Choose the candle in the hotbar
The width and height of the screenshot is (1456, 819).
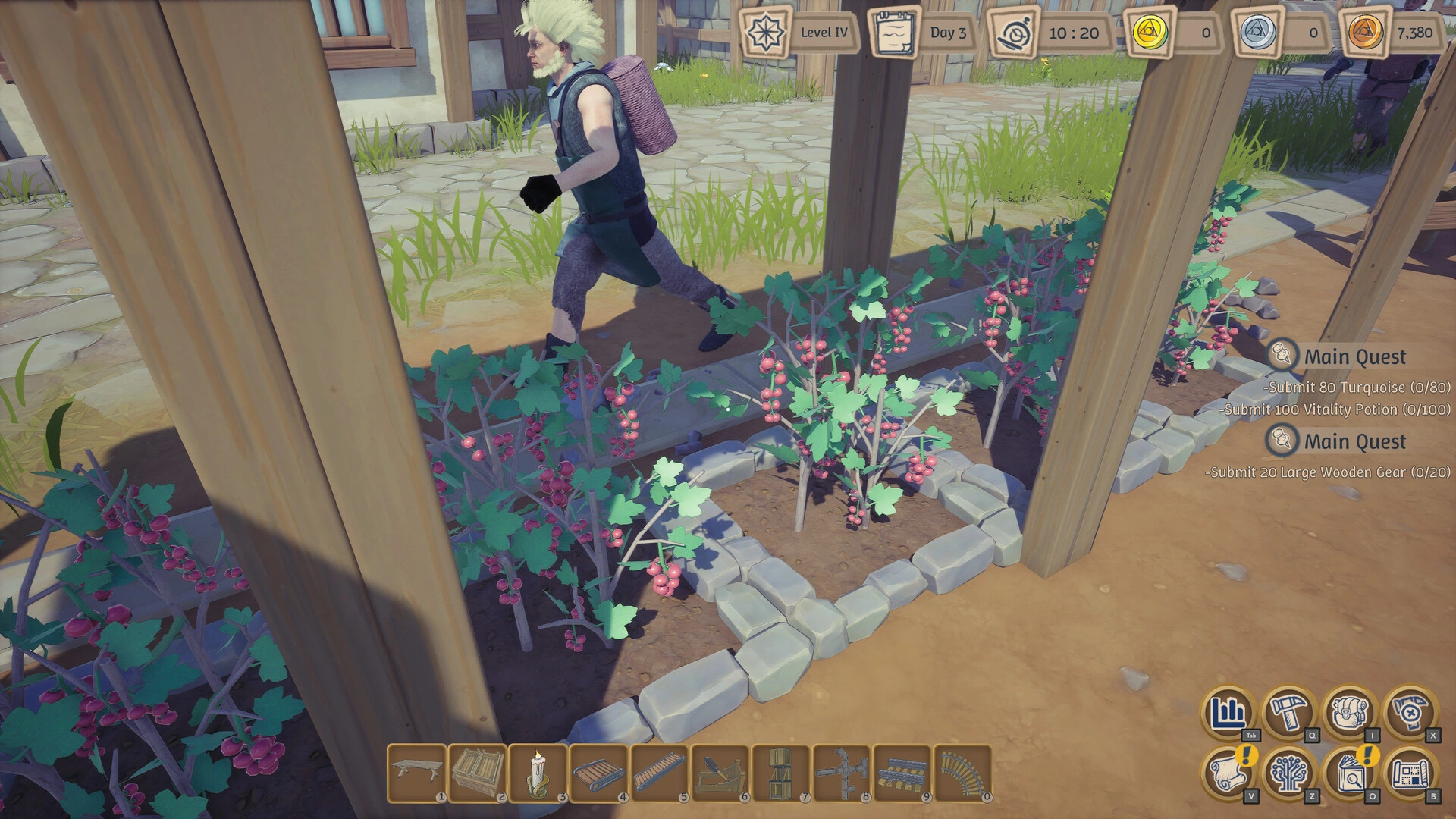click(x=538, y=772)
